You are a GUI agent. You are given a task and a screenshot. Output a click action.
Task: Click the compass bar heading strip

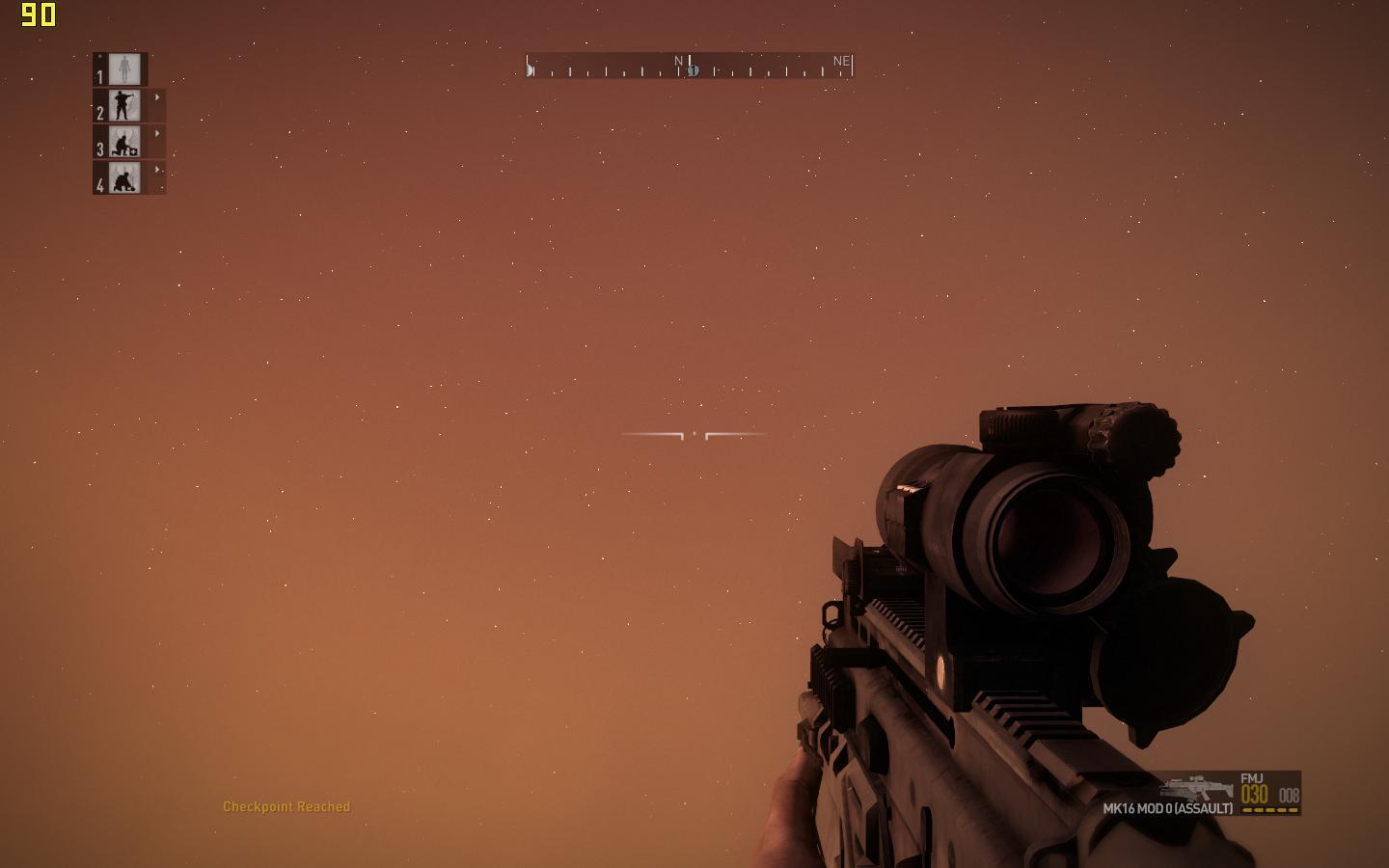pos(690,66)
